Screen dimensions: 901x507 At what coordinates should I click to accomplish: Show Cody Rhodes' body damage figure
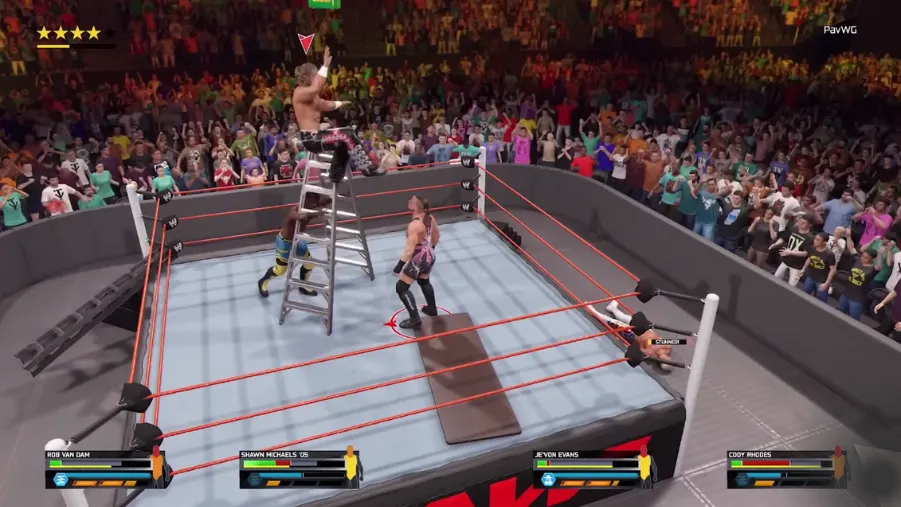pos(839,466)
